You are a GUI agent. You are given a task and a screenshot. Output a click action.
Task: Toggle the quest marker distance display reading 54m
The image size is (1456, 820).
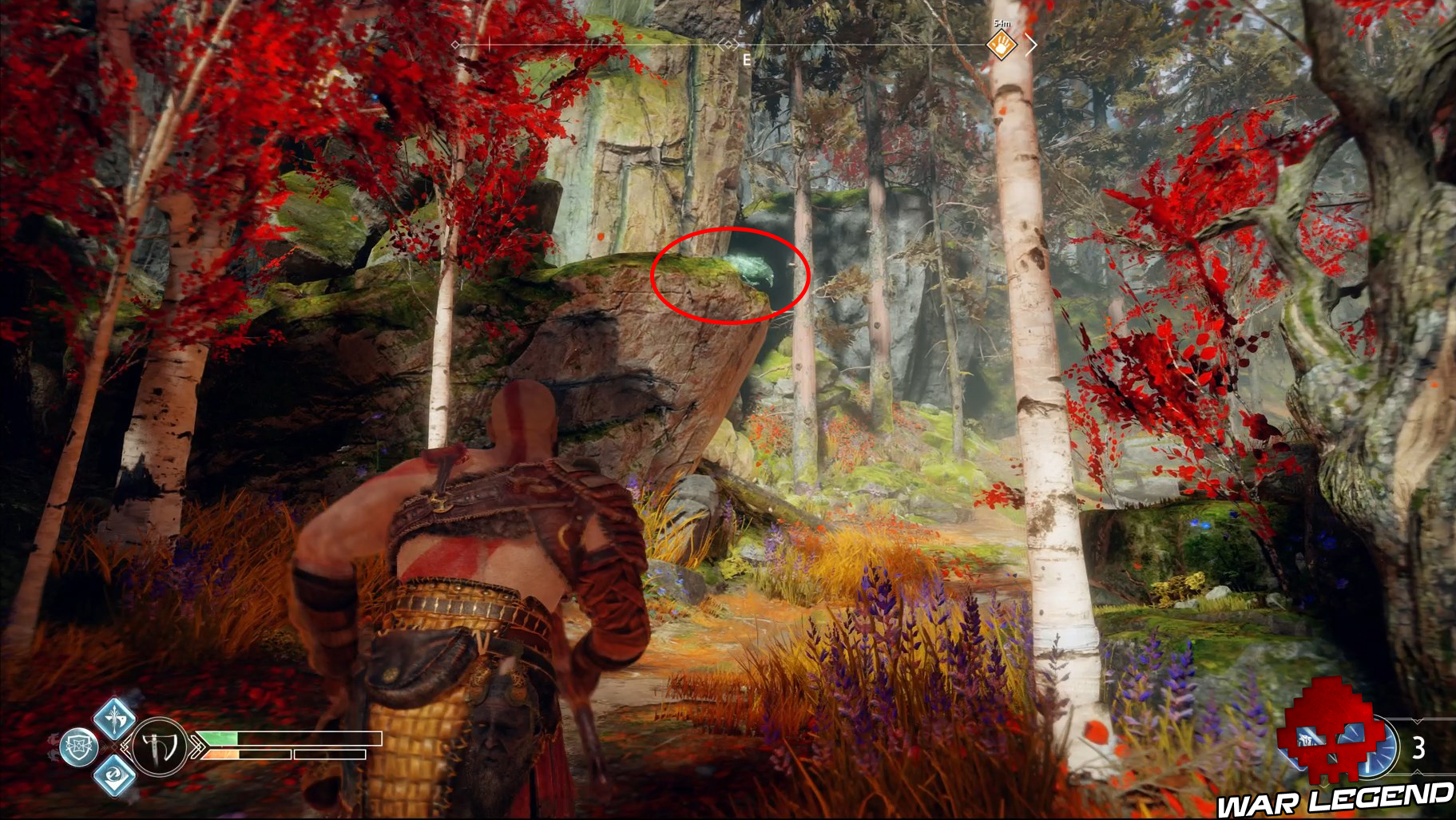1003,23
